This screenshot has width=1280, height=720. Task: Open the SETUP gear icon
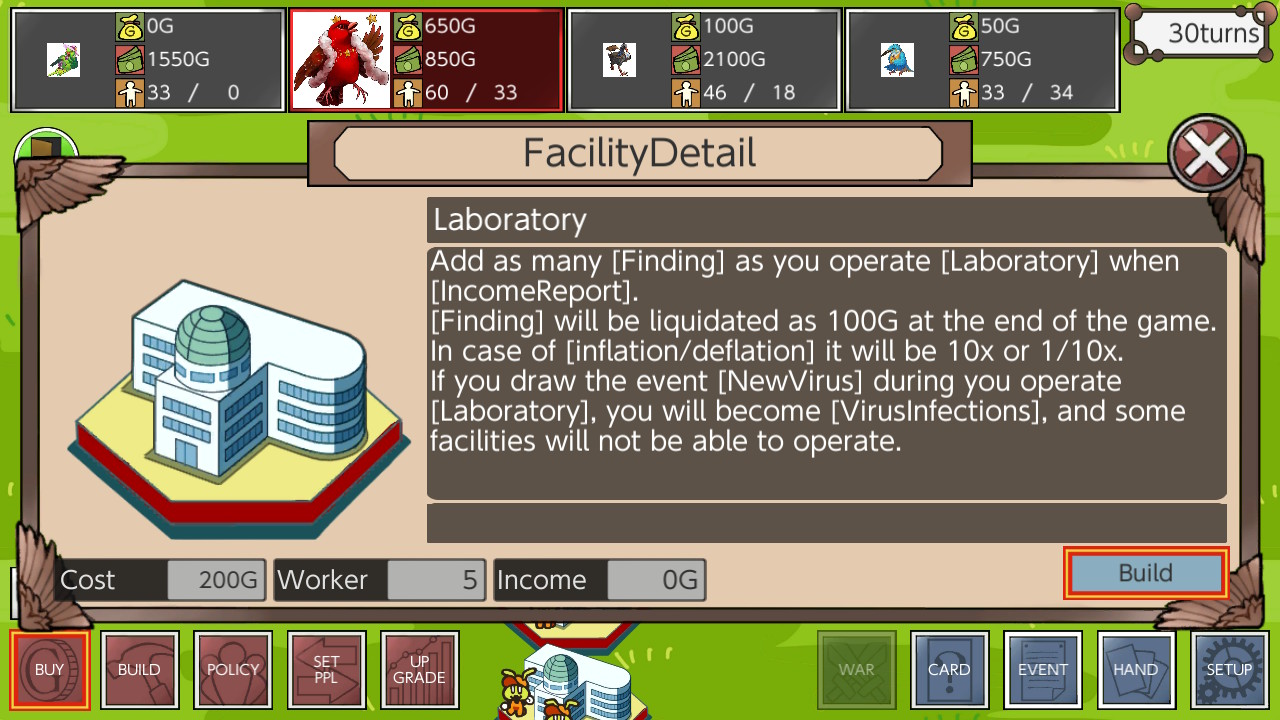(x=1229, y=669)
